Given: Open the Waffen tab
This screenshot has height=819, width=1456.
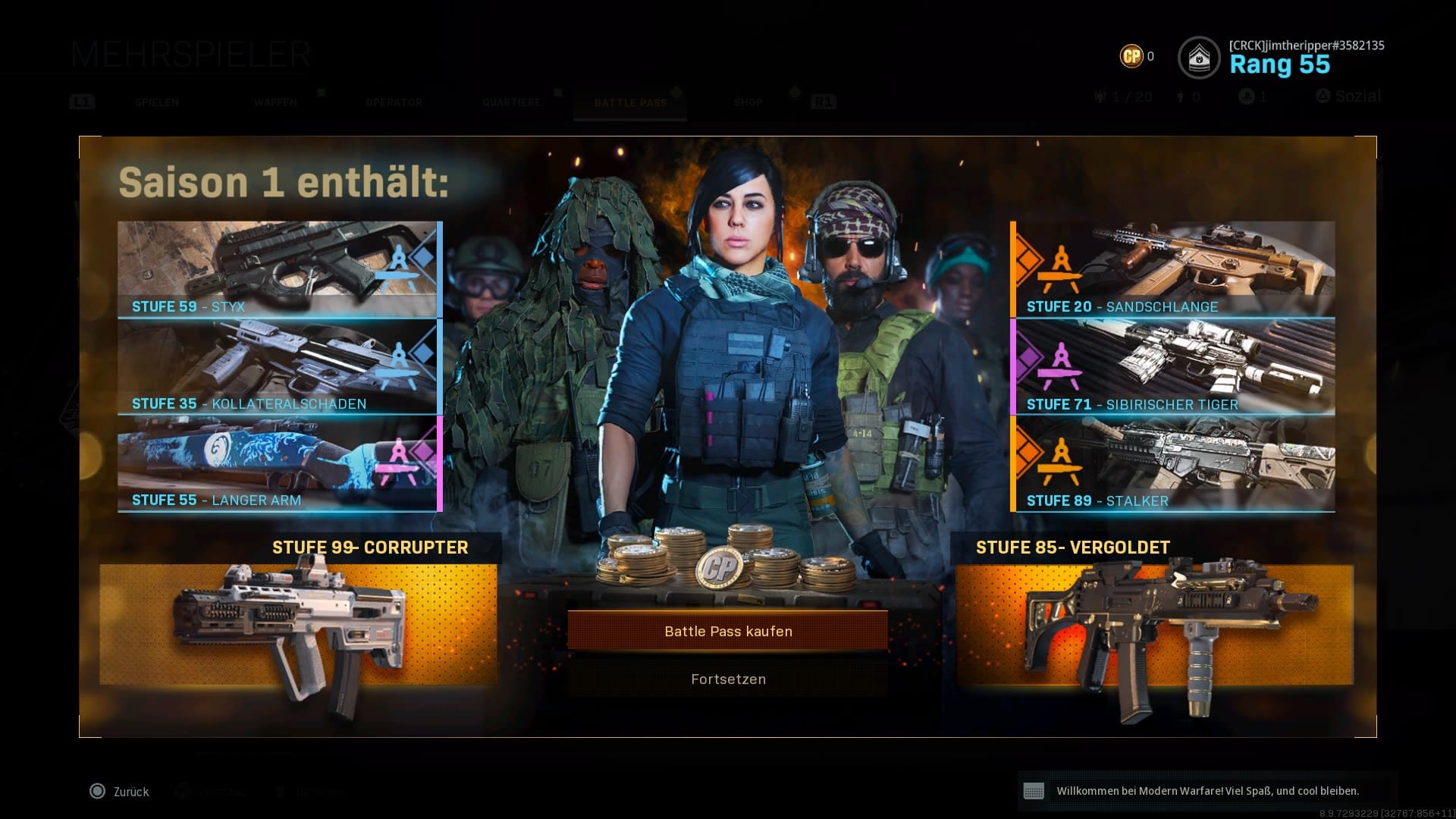Looking at the screenshot, I should click(275, 102).
